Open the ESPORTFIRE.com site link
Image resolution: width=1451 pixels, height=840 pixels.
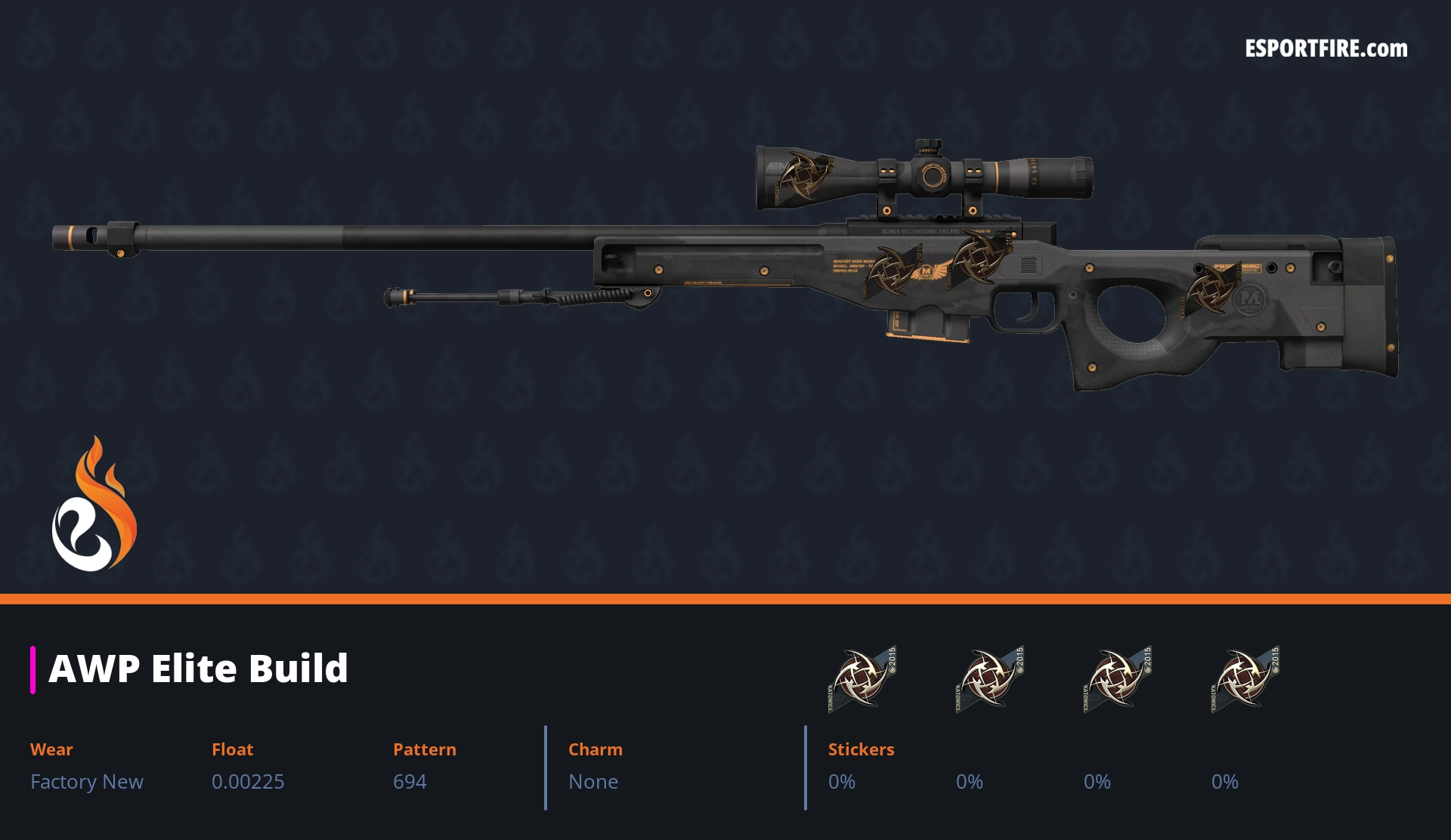(x=1326, y=49)
